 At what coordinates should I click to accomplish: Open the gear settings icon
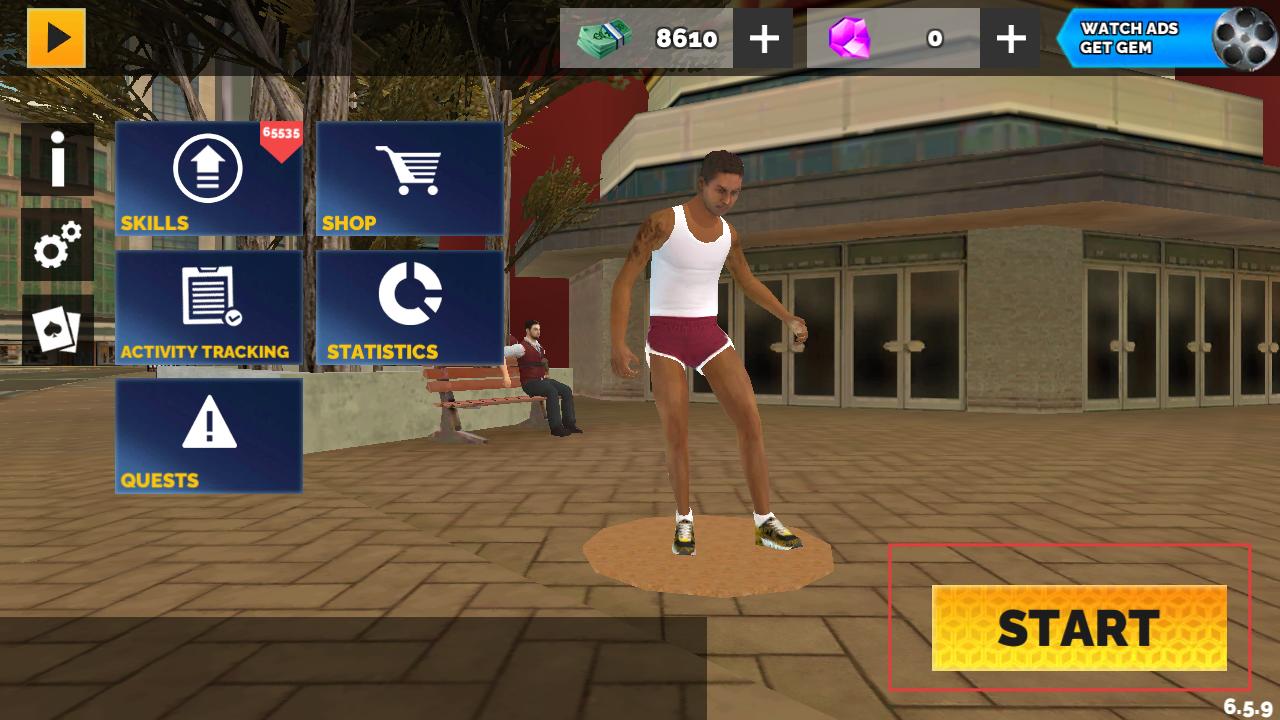tap(58, 245)
